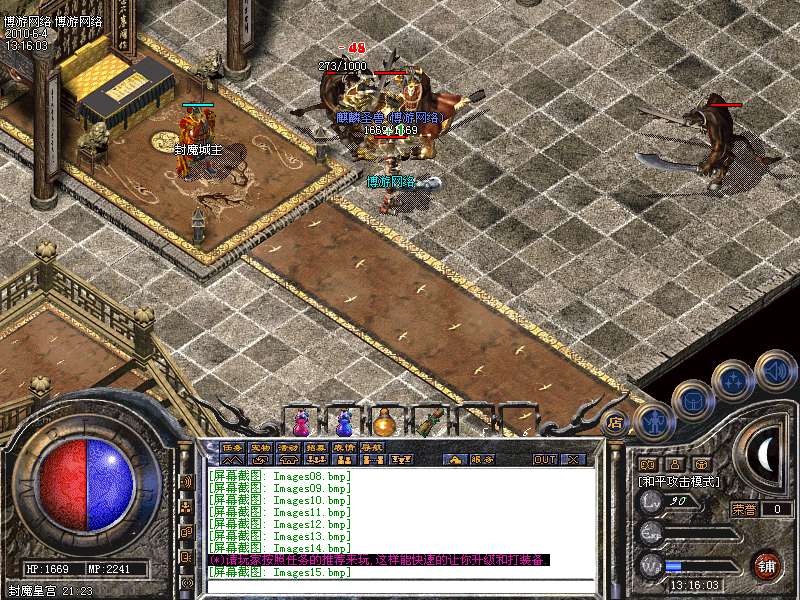Use the golden gourd belt item

tap(385, 420)
